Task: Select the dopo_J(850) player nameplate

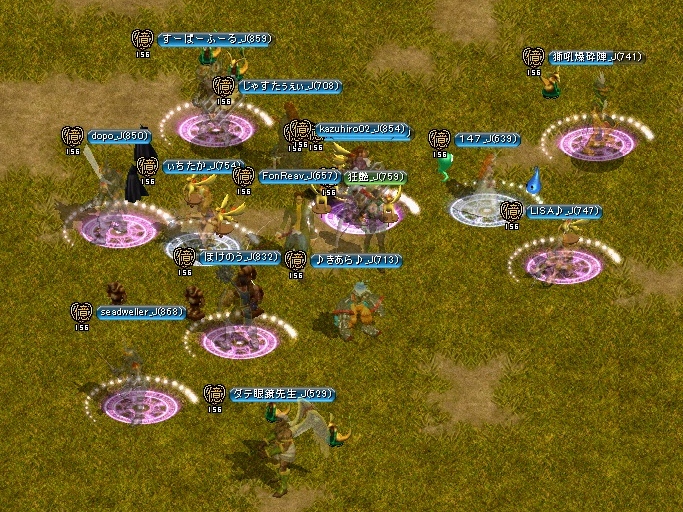Action: [x=119, y=136]
